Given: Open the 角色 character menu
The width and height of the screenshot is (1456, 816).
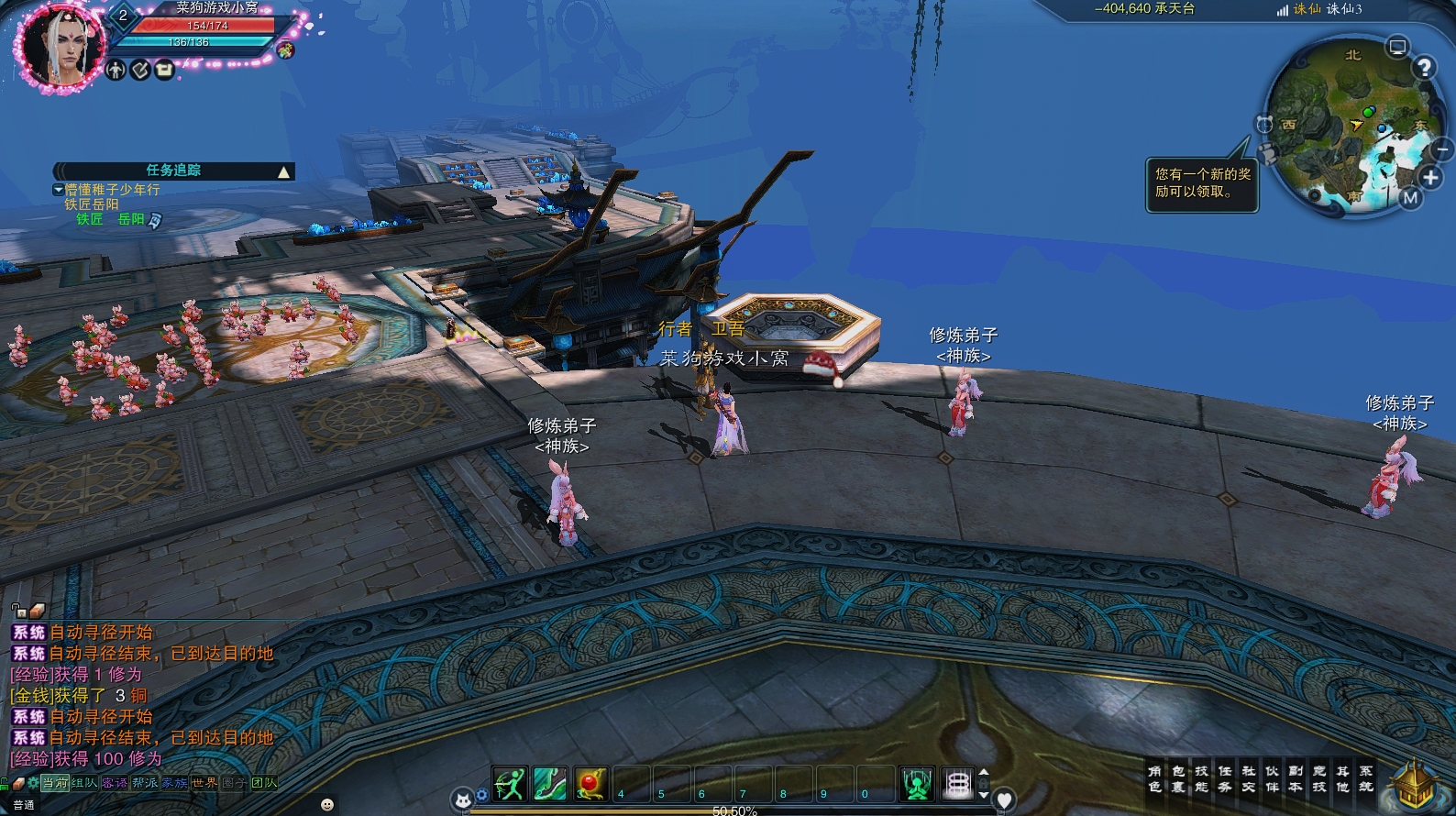Looking at the screenshot, I should [x=1154, y=779].
